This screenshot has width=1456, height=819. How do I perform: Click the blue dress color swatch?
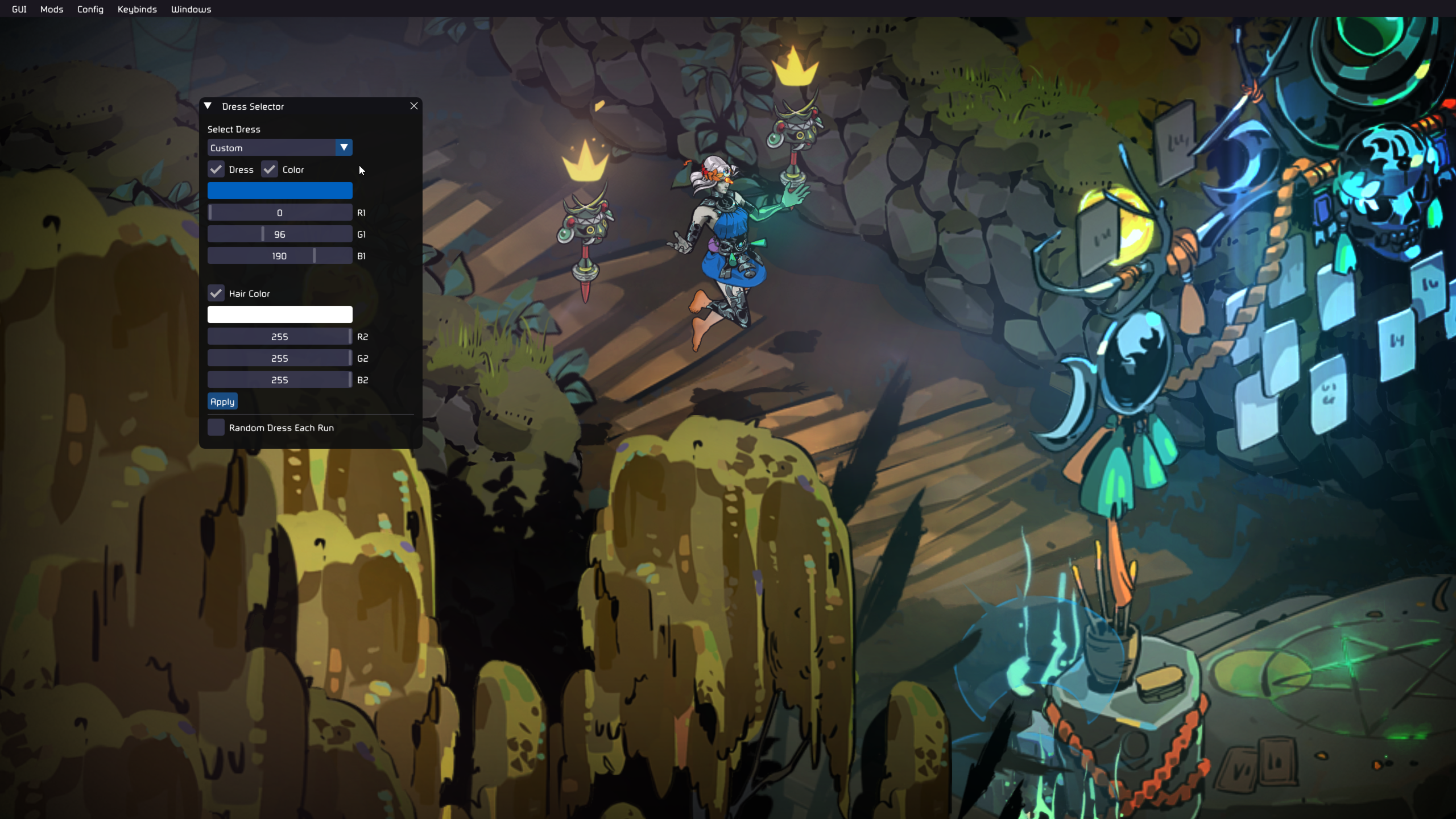280,191
